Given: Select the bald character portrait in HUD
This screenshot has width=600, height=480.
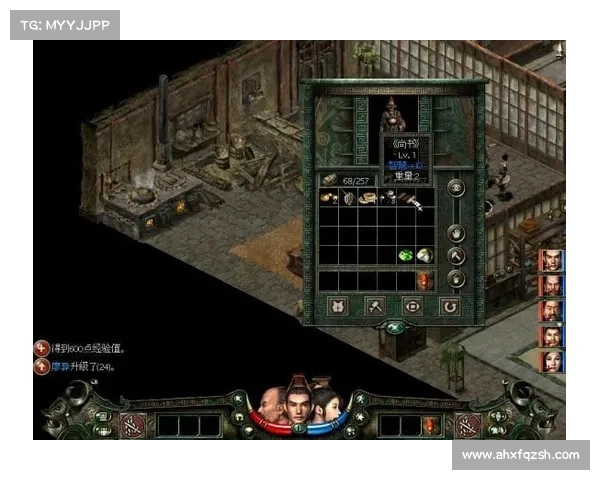Looking at the screenshot, I should click(x=272, y=407).
